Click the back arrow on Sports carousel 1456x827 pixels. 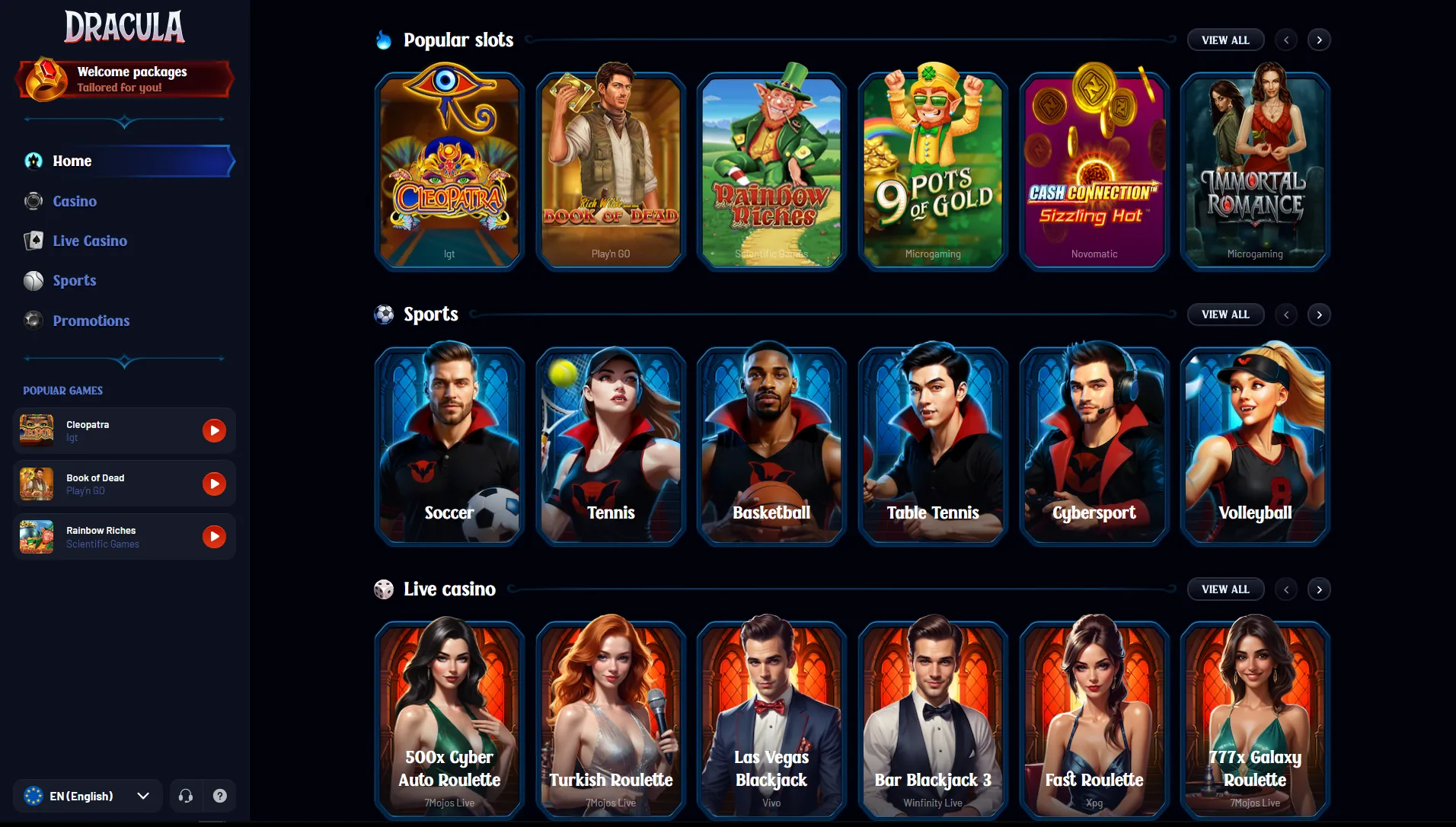tap(1286, 315)
